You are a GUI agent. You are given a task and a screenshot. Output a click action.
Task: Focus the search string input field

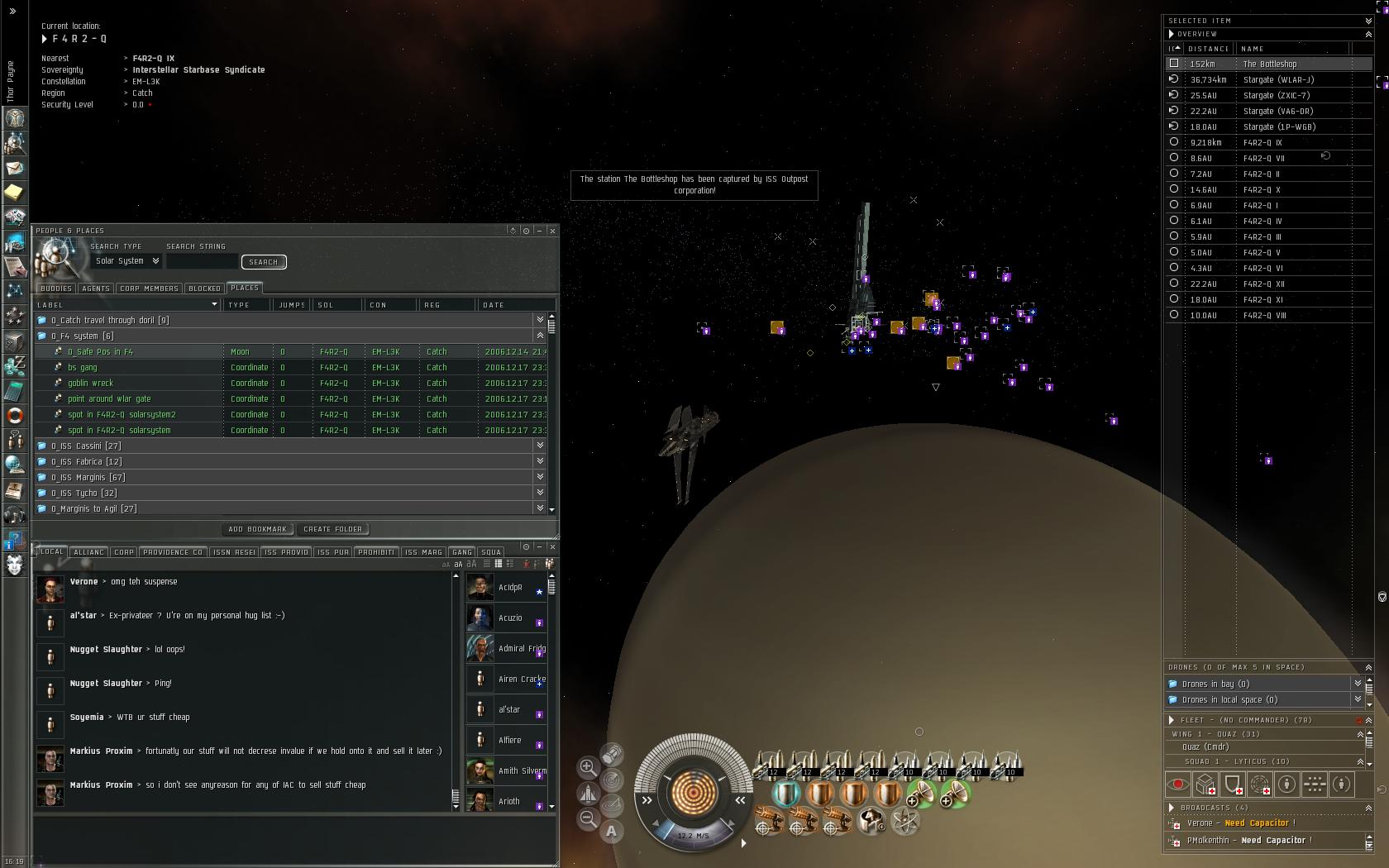(x=202, y=262)
